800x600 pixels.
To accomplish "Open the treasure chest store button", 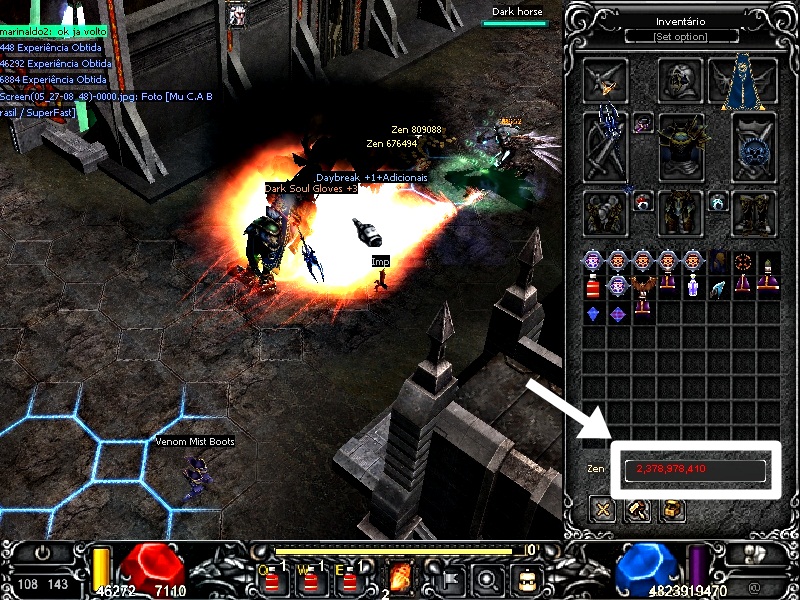I will click(672, 510).
